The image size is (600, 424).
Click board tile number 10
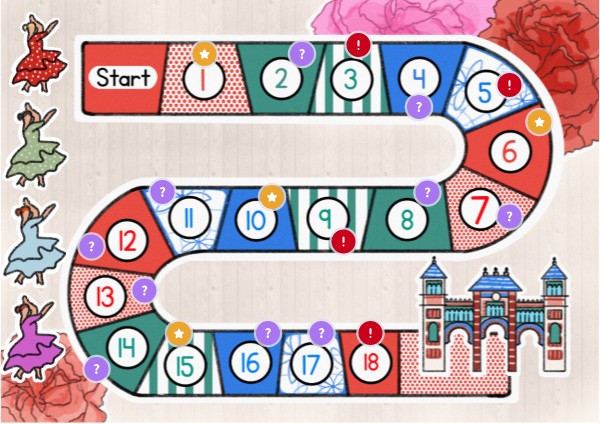pos(254,217)
